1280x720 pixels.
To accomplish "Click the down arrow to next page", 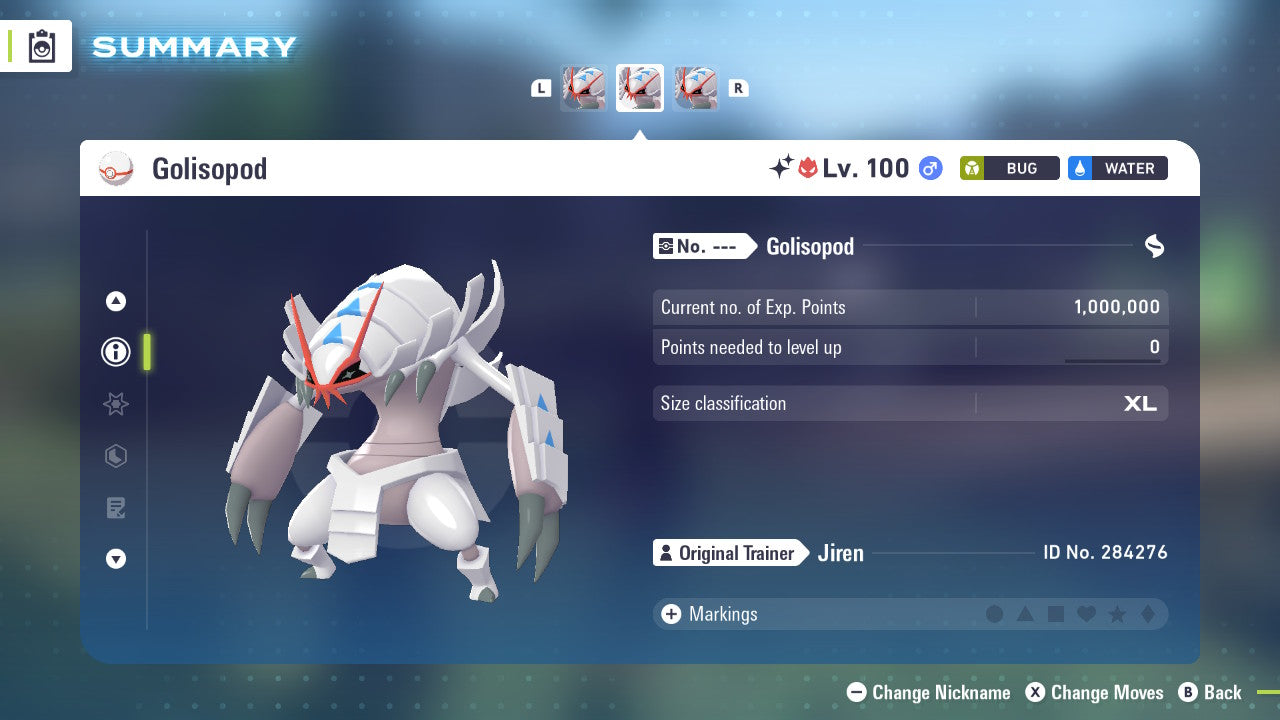I will (x=115, y=559).
